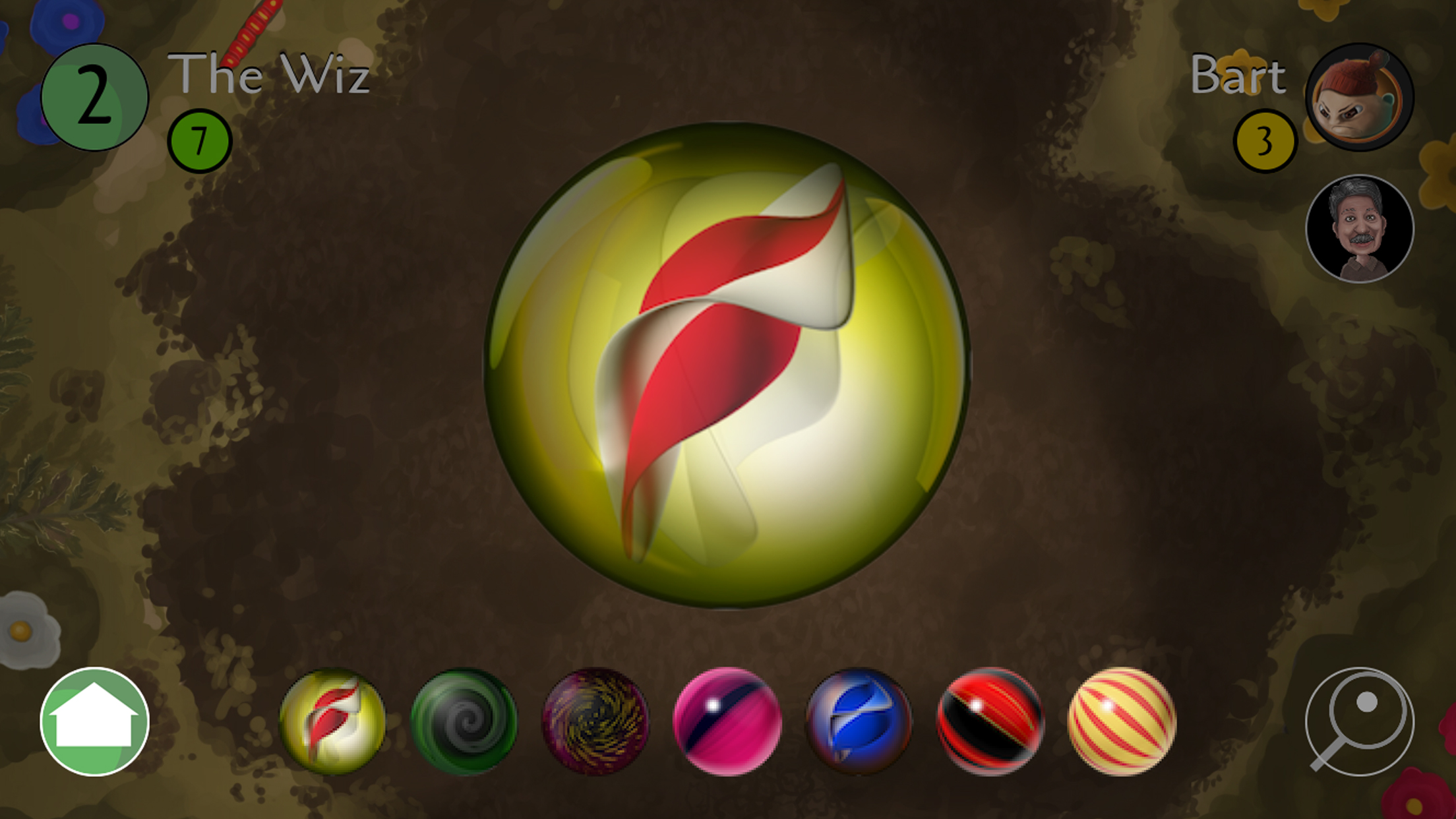The height and width of the screenshot is (819, 1456).
Task: Tap the large yellow marble preview
Action: (x=727, y=365)
